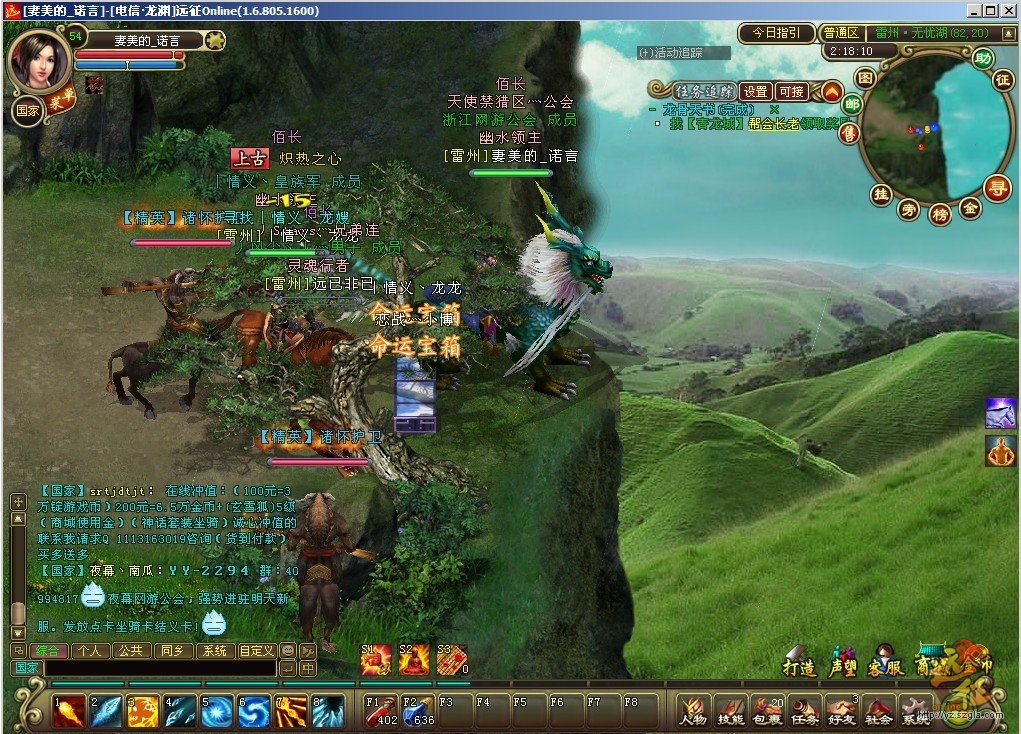Switch chat to the 系统 tab

214,650
